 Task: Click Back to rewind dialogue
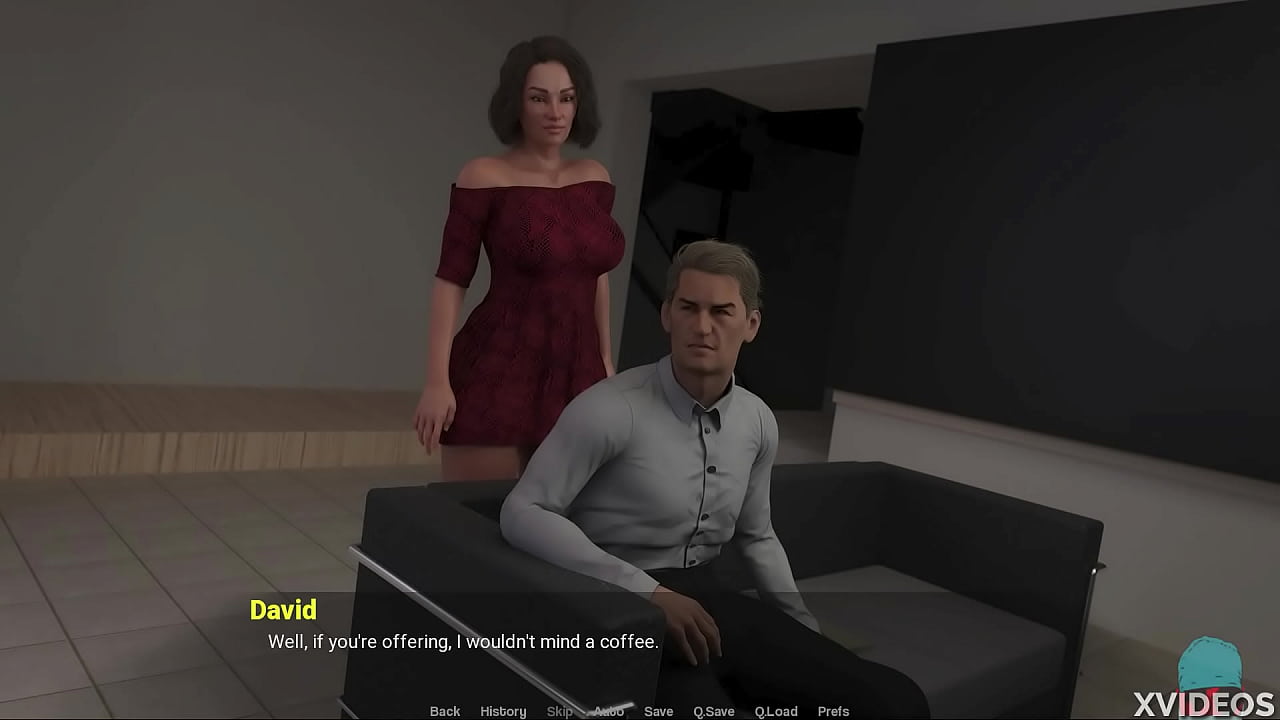(444, 711)
